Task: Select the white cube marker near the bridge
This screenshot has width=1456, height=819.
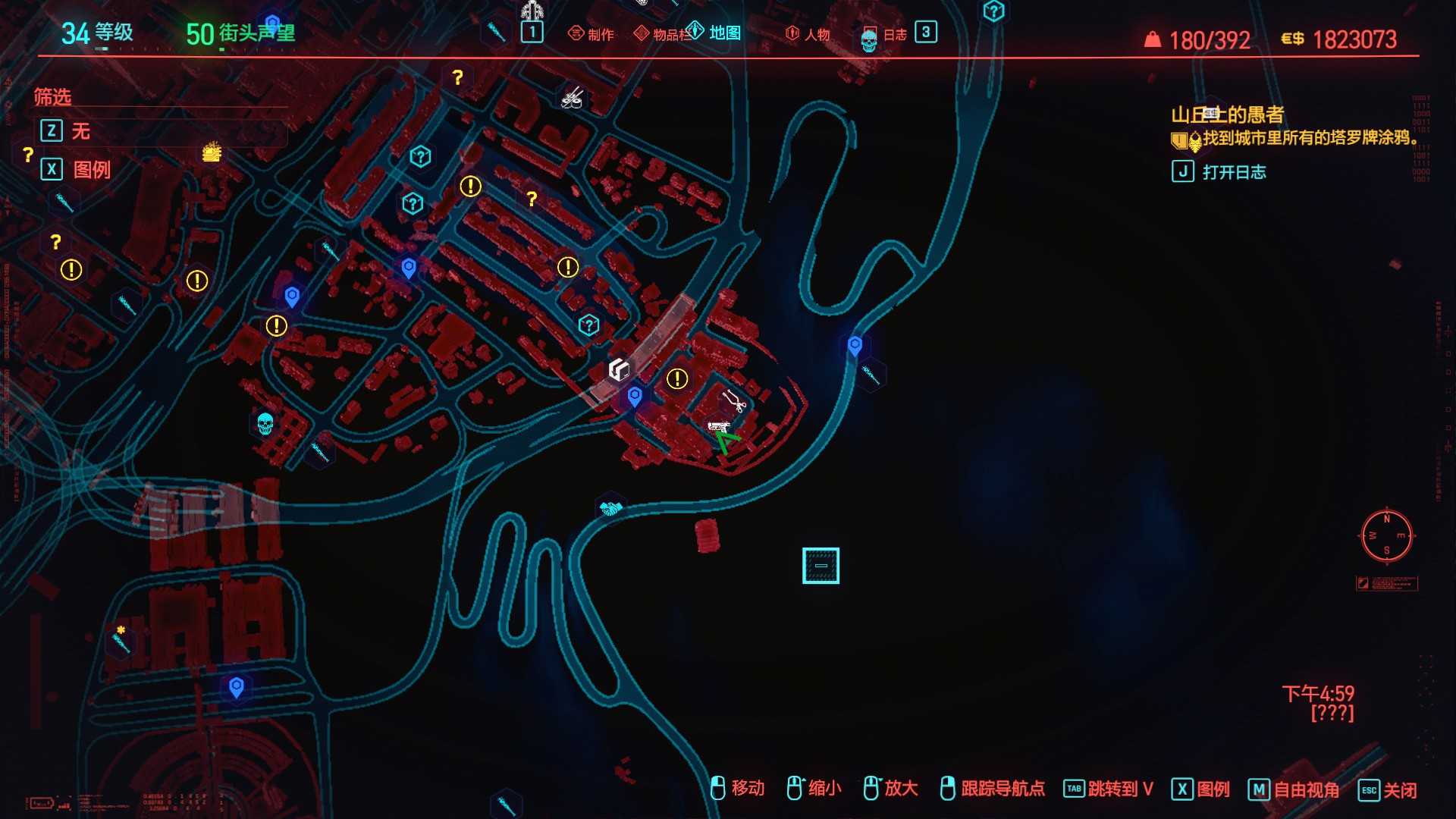Action: click(619, 370)
